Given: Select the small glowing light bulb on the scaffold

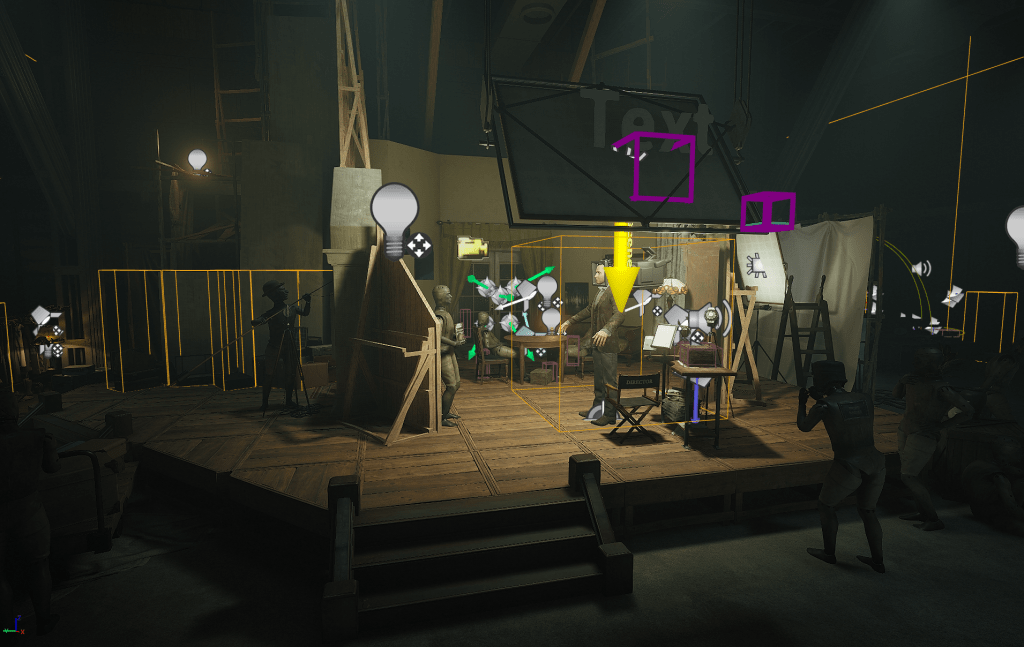Looking at the screenshot, I should (x=197, y=159).
